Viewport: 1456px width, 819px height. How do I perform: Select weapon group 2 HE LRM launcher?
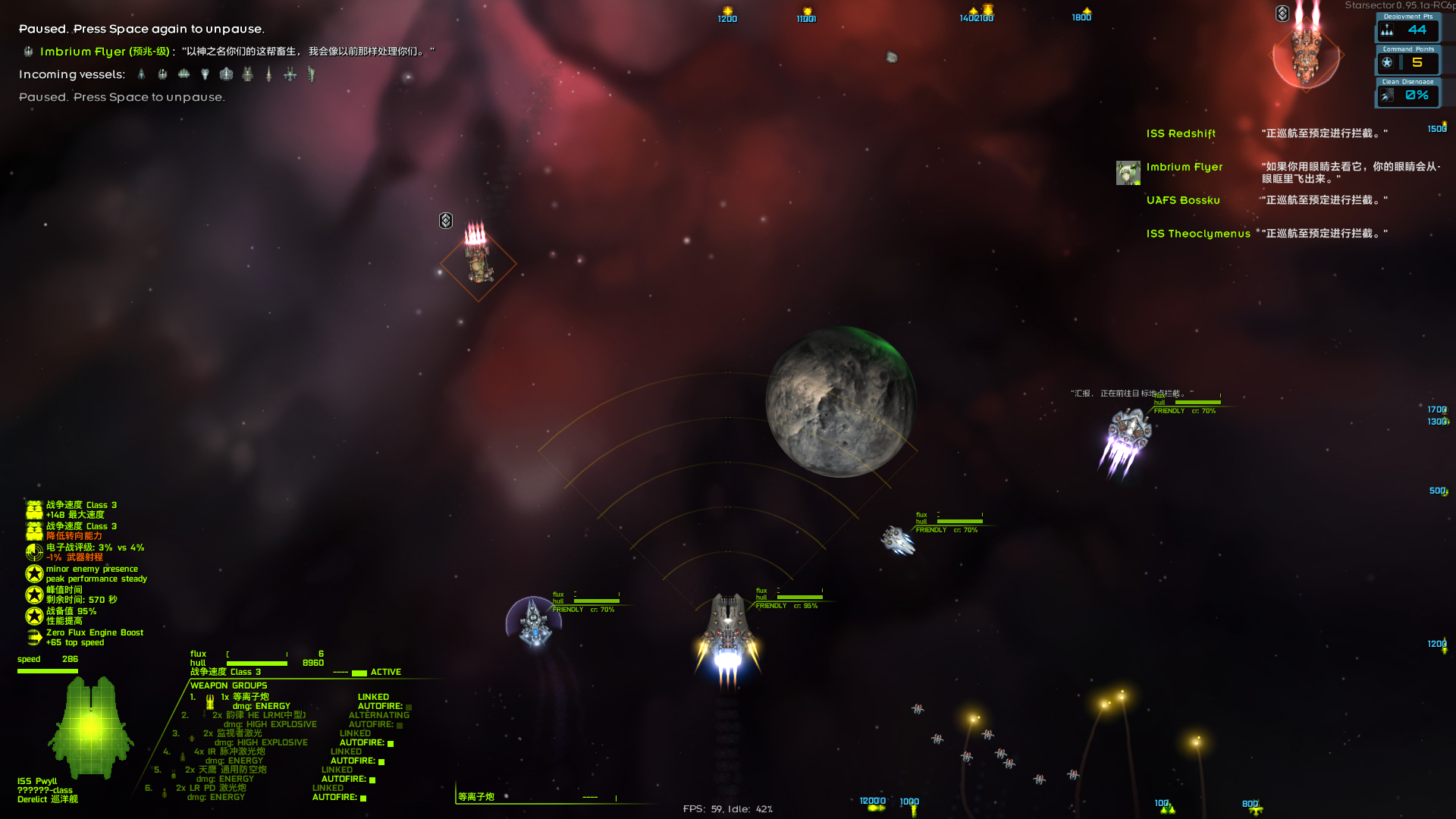(259, 715)
